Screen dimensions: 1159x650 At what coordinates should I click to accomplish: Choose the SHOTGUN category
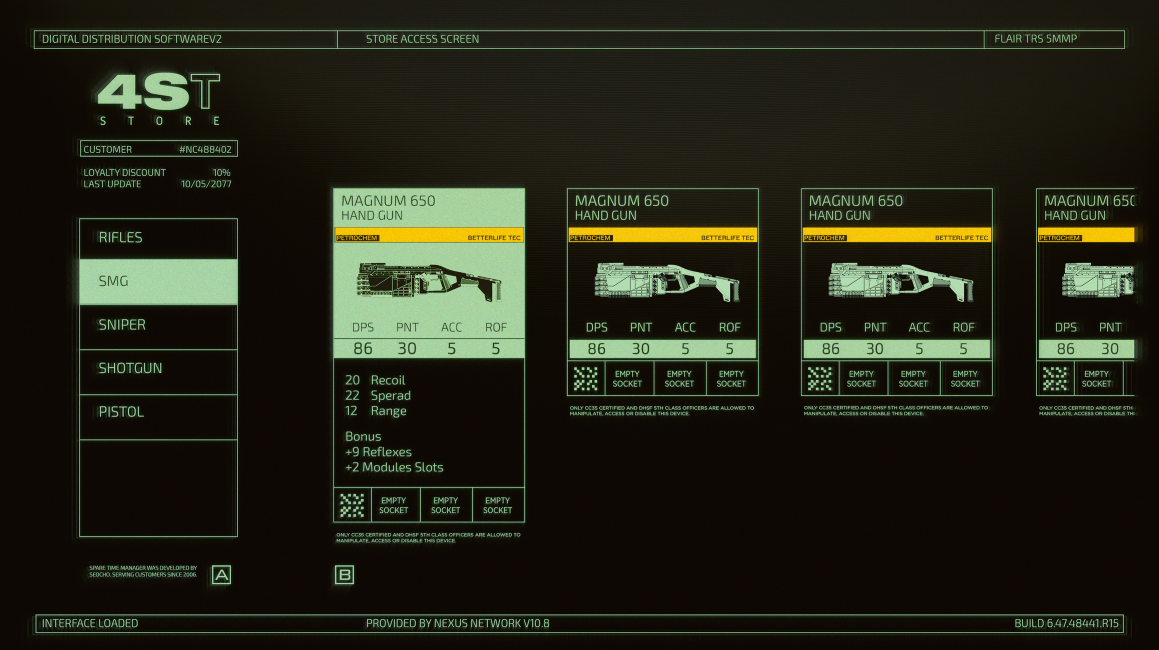coord(158,368)
